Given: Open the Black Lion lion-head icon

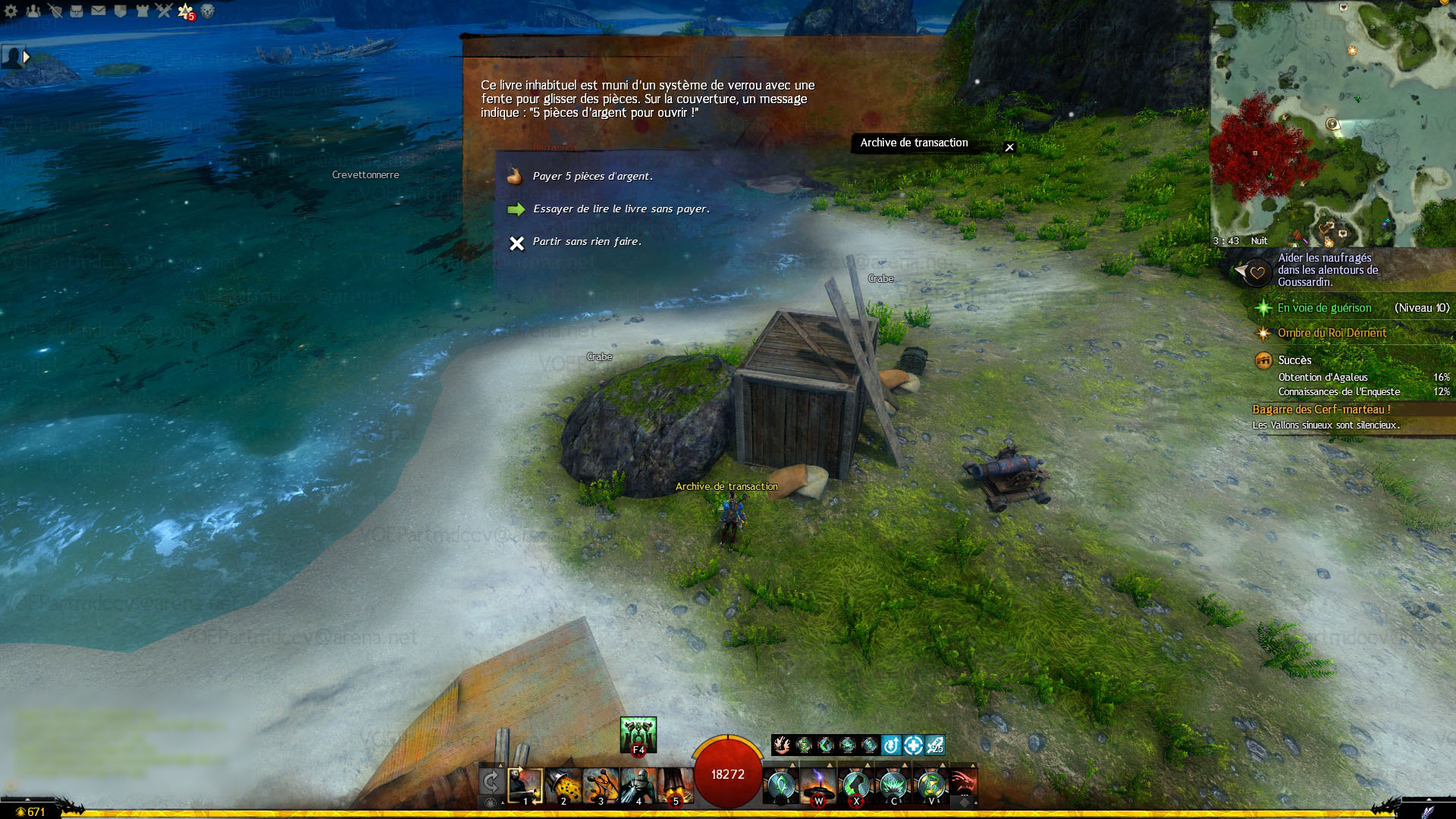Looking at the screenshot, I should point(207,11).
